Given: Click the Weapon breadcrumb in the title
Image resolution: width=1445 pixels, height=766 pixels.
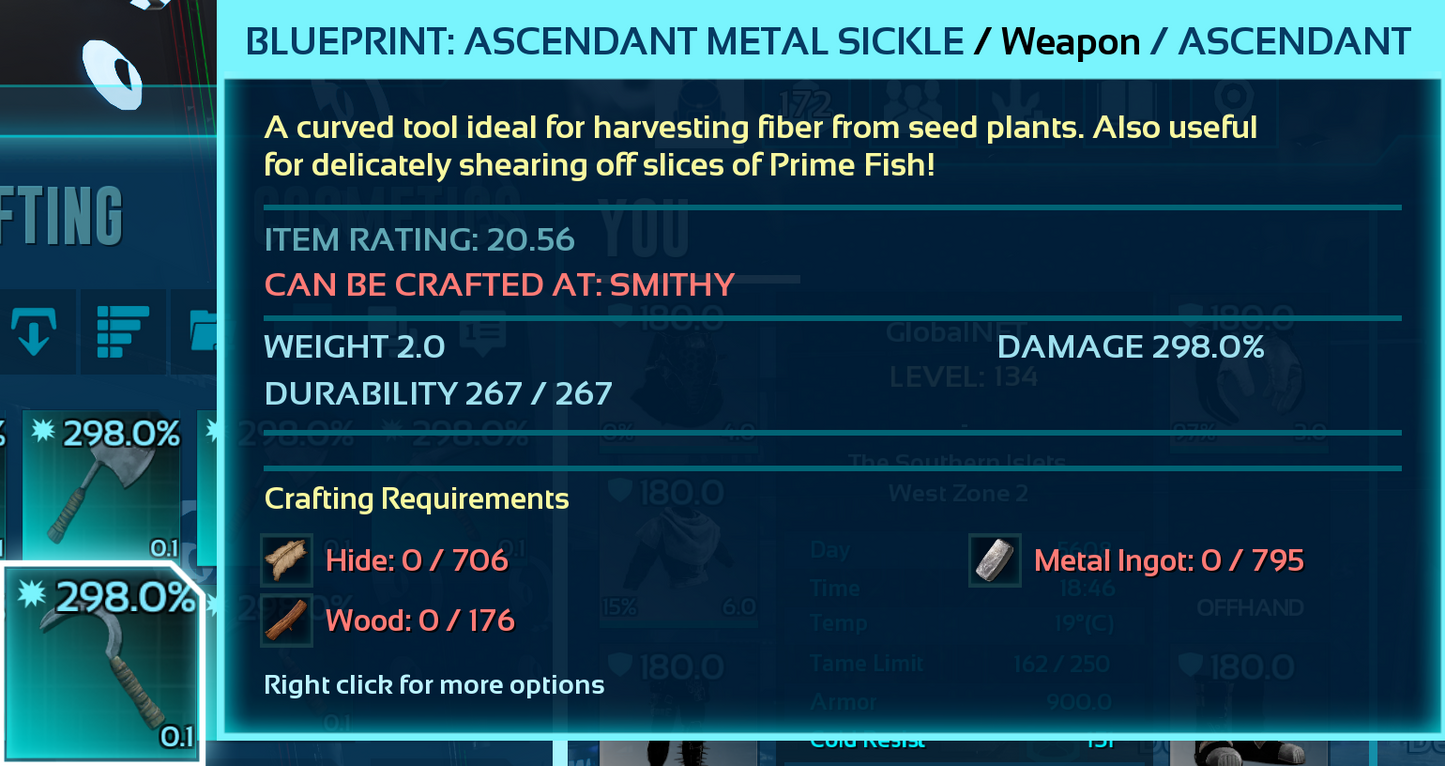Looking at the screenshot, I should 1069,41.
